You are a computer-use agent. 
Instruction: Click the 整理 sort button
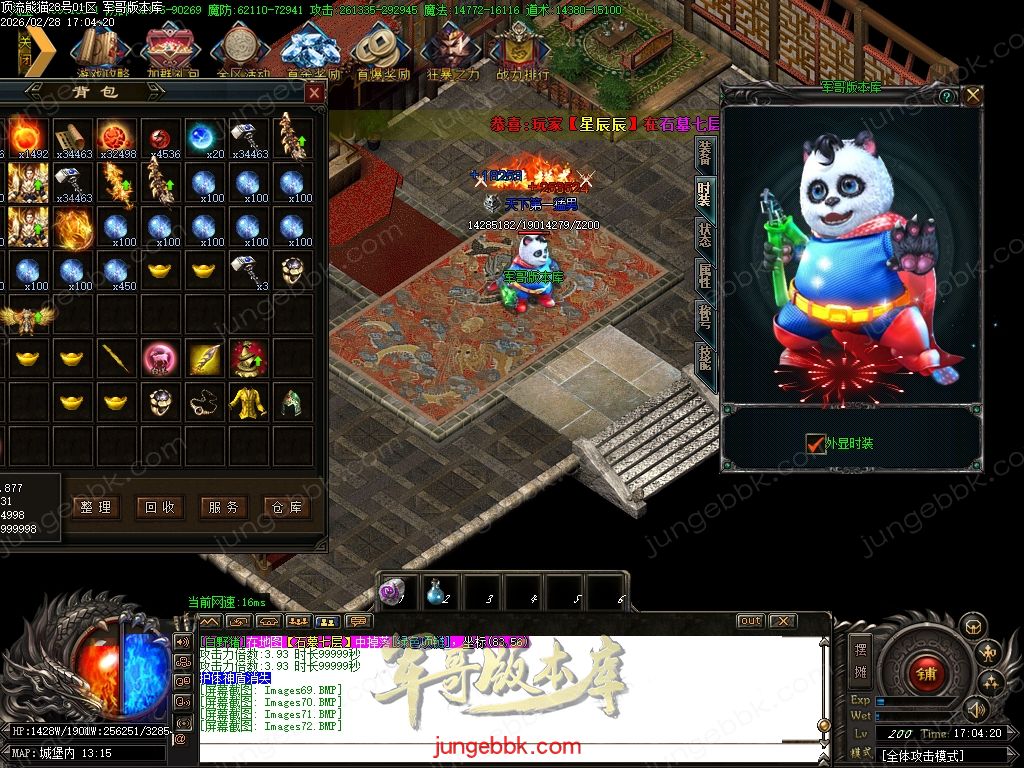tap(96, 507)
